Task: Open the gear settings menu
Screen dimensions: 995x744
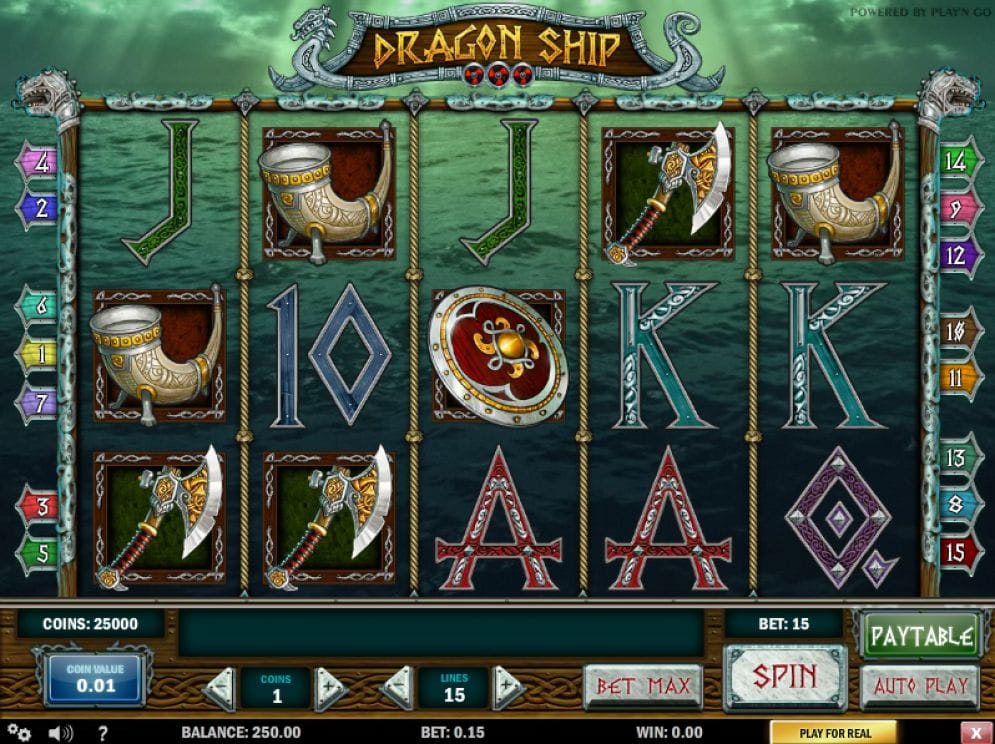Action: point(20,733)
